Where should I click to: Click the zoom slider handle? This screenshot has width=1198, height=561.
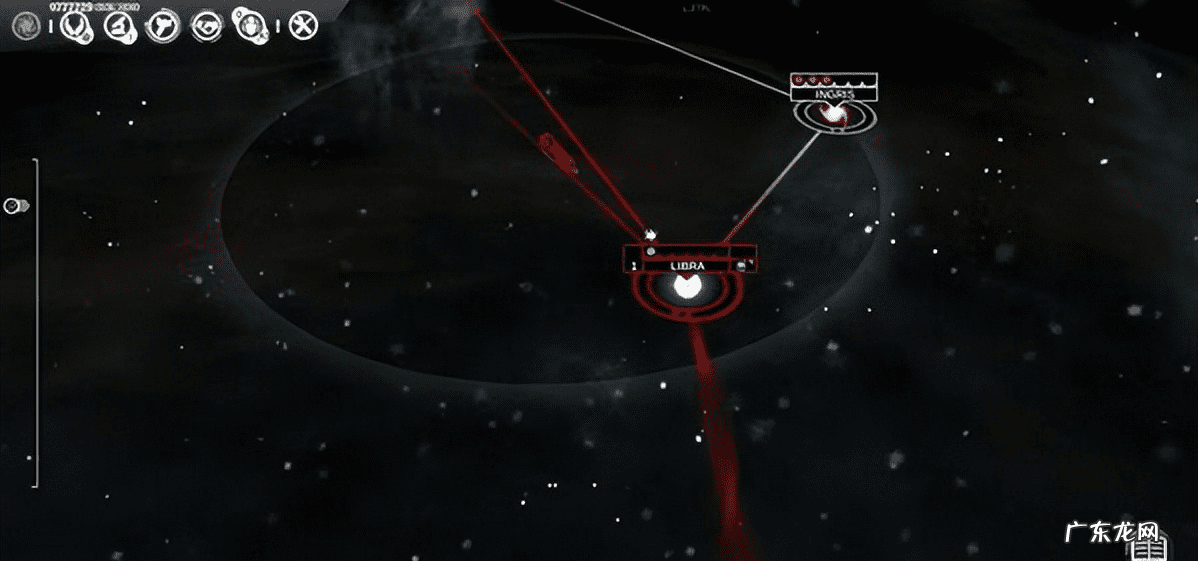click(14, 206)
